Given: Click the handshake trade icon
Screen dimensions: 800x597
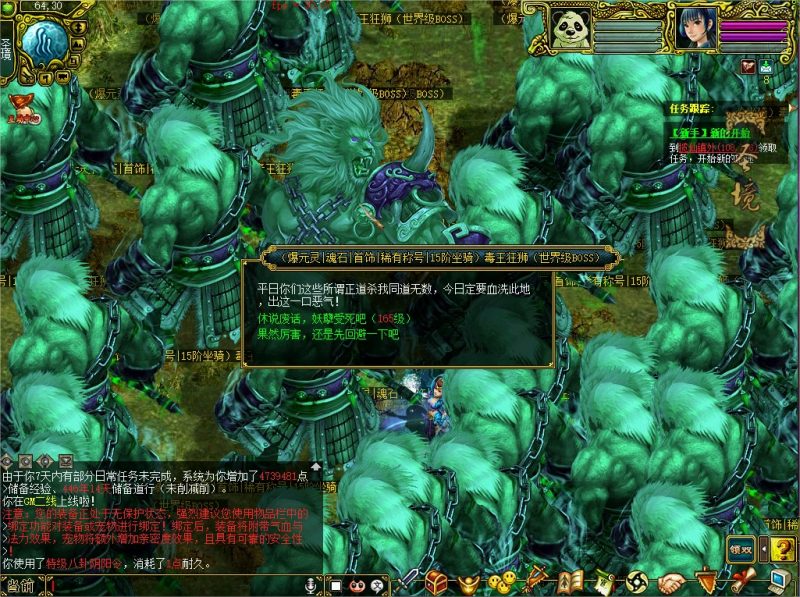Looking at the screenshot, I should [672, 581].
